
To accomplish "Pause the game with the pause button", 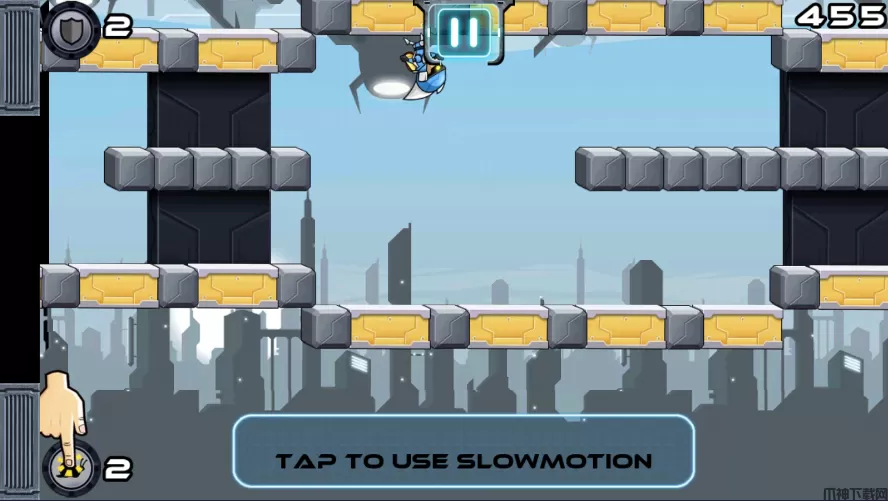I will point(462,31).
